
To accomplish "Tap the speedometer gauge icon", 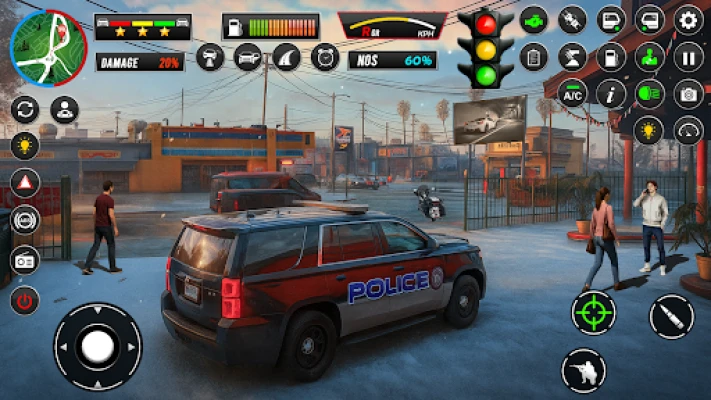I will [x=689, y=130].
